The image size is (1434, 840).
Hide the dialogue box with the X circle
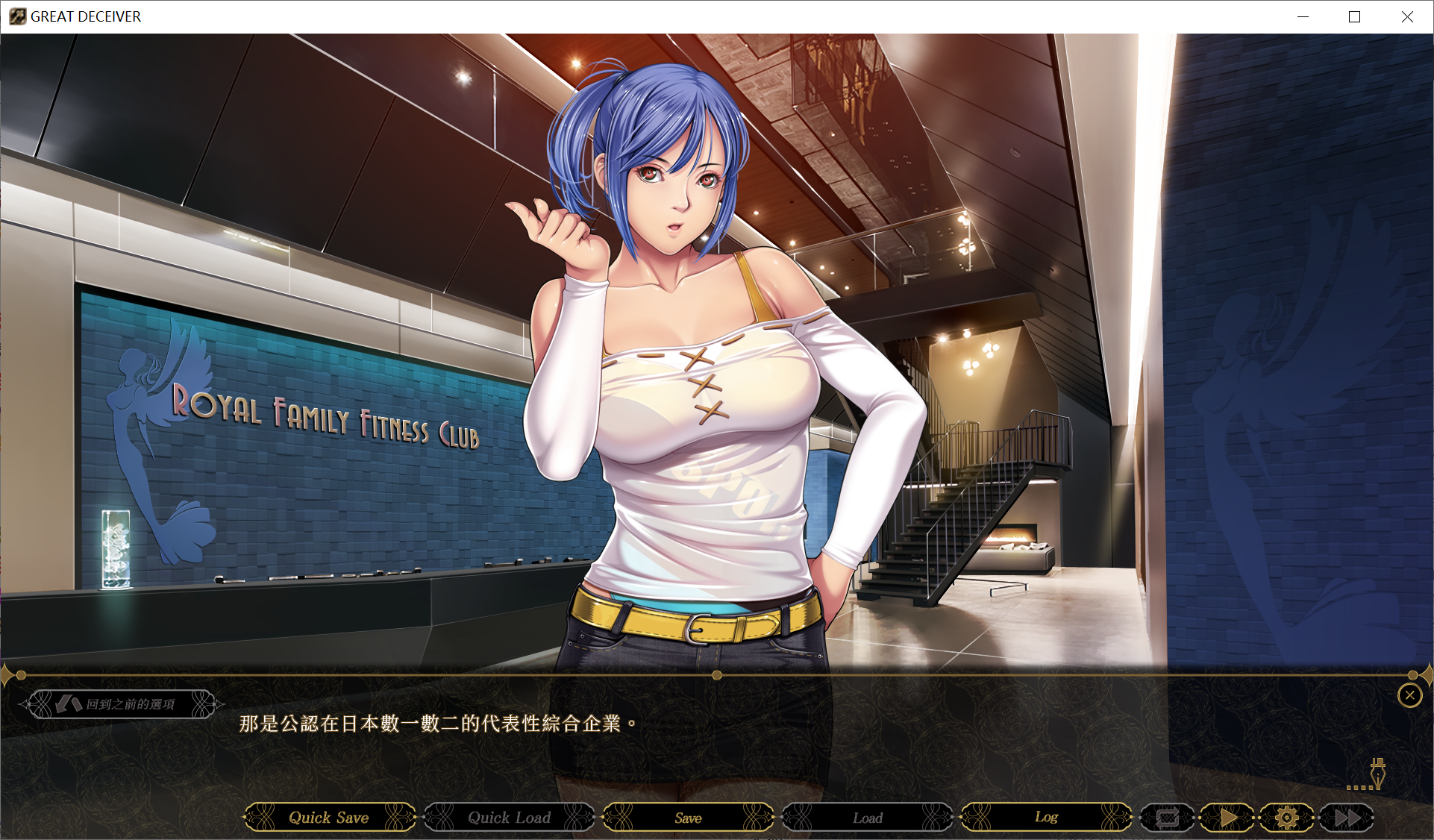1409,695
